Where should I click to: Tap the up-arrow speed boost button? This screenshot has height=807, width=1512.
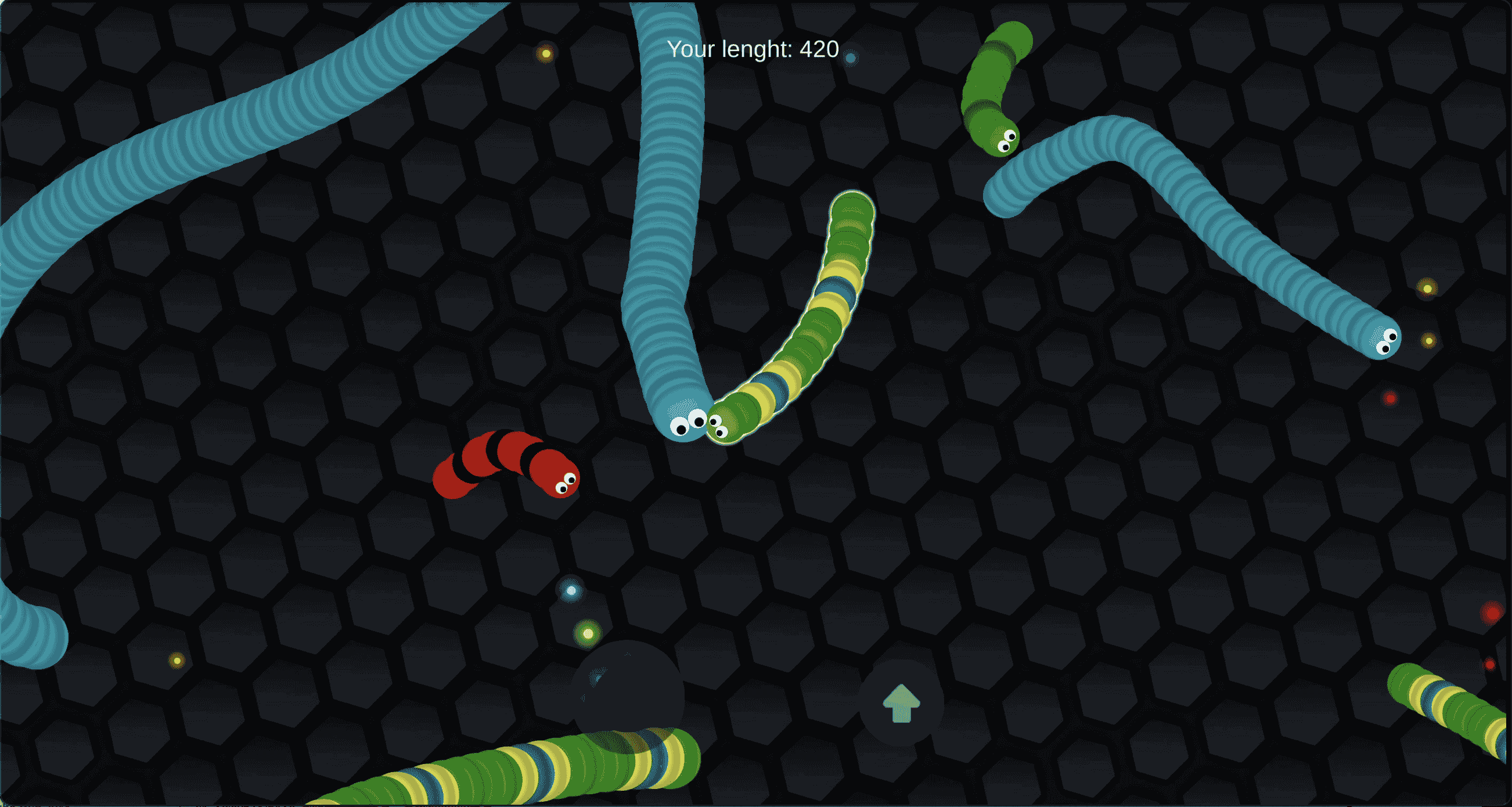coord(901,703)
